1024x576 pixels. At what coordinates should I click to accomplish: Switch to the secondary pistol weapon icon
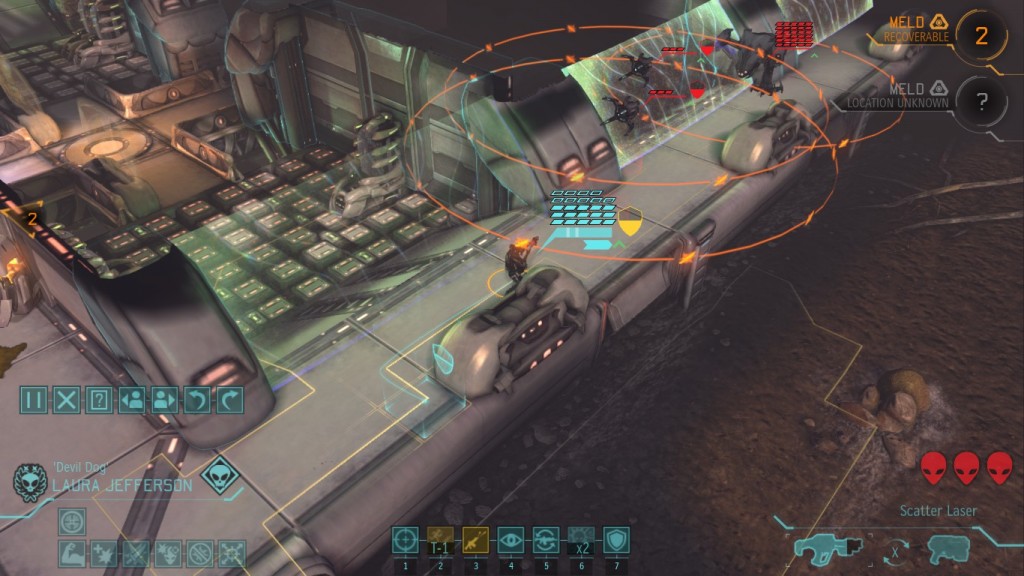coord(947,548)
